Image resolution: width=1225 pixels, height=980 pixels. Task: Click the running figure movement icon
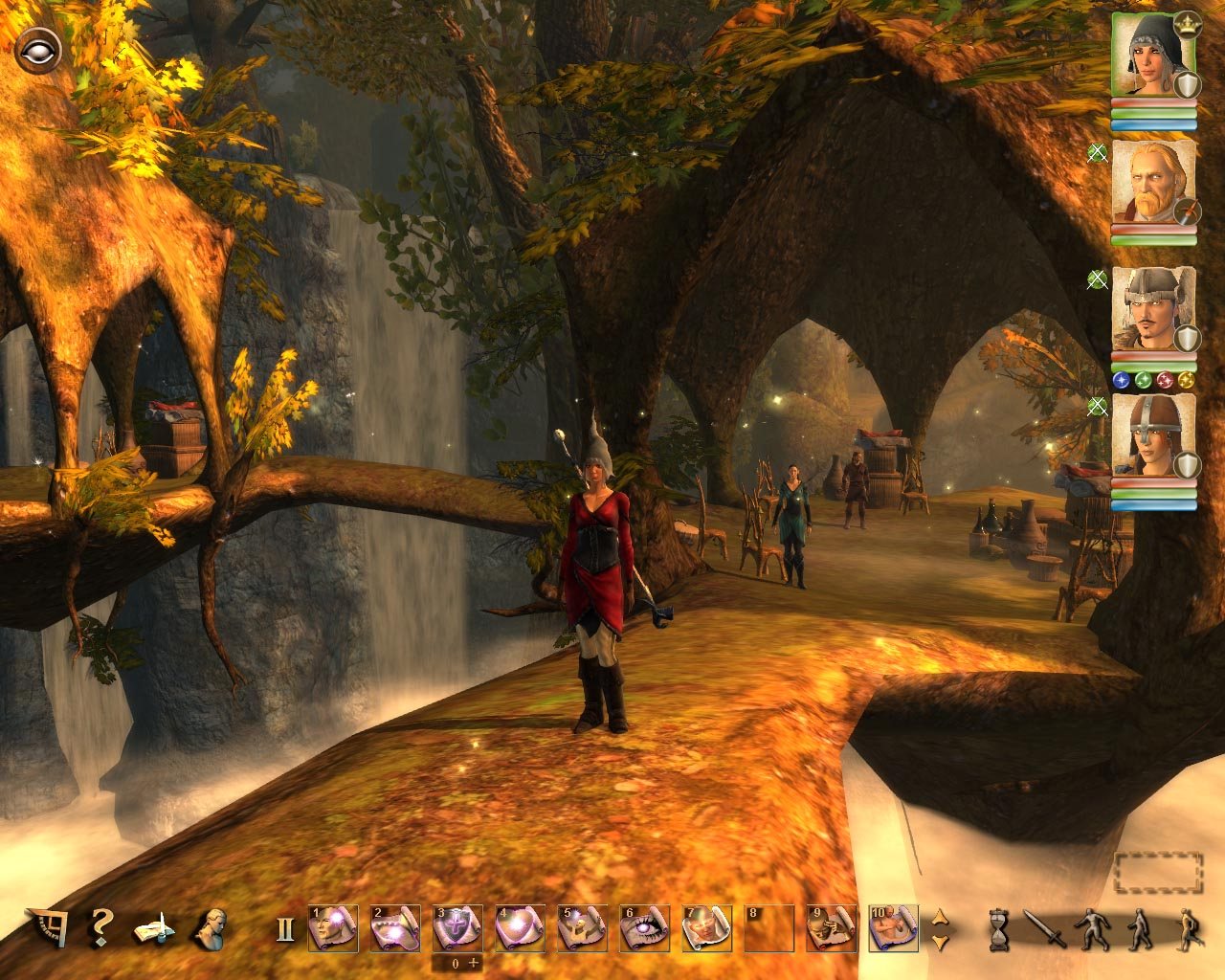click(x=1187, y=929)
